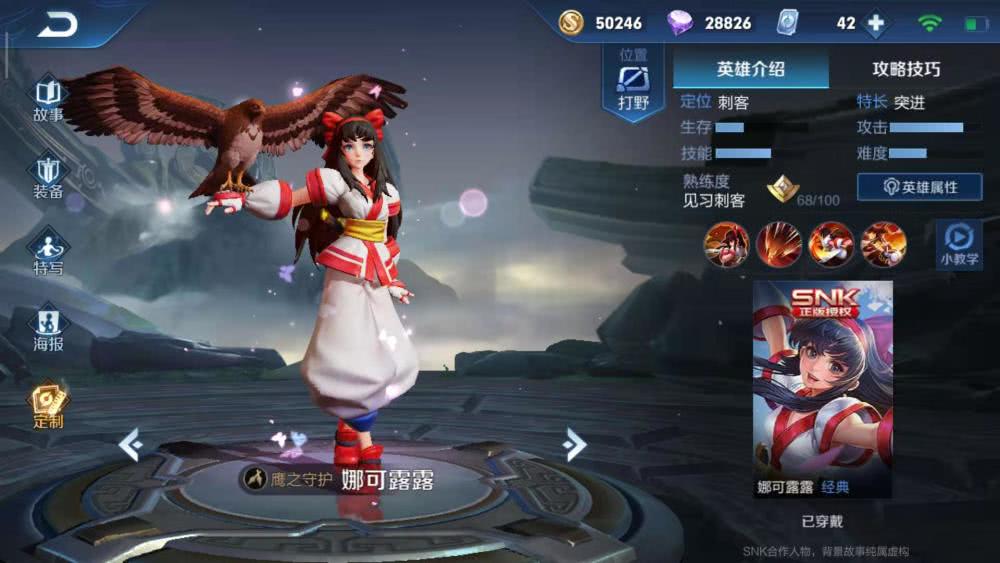Viewport: 1000px width, 563px height.
Task: Switch to the 攻略技巧 tab
Action: 906,69
